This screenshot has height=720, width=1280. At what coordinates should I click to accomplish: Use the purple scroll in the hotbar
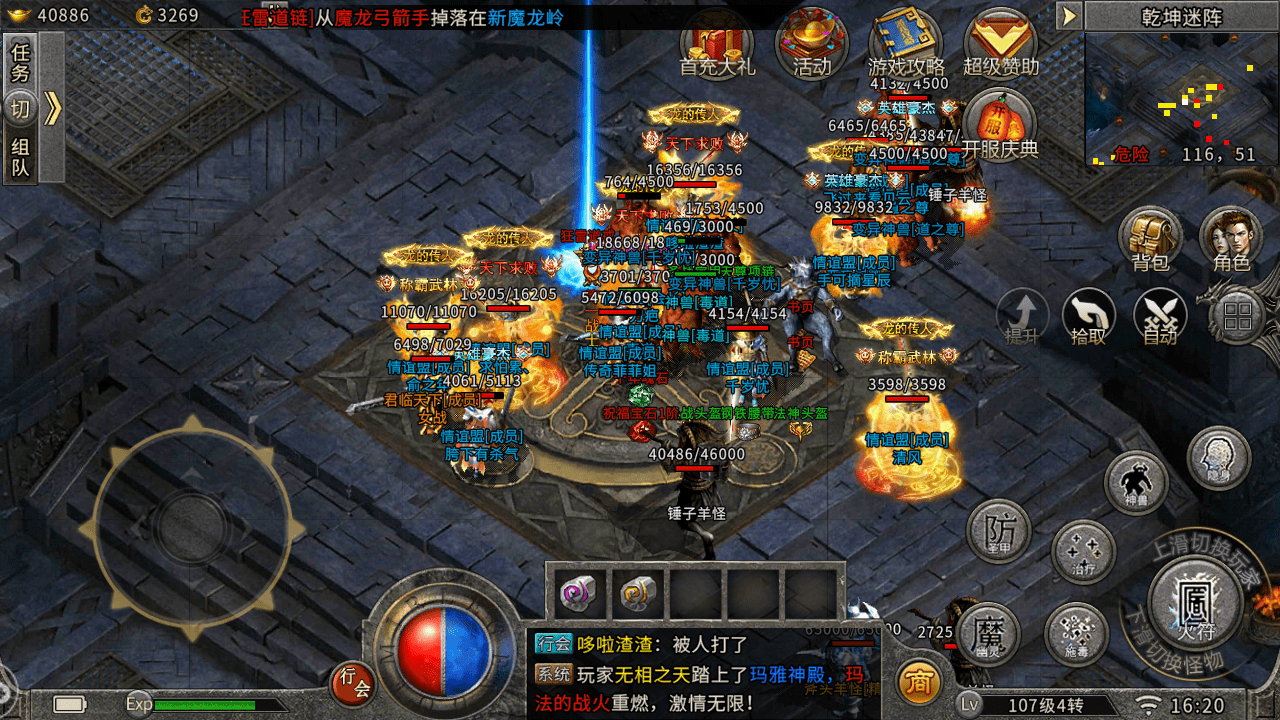click(x=578, y=593)
